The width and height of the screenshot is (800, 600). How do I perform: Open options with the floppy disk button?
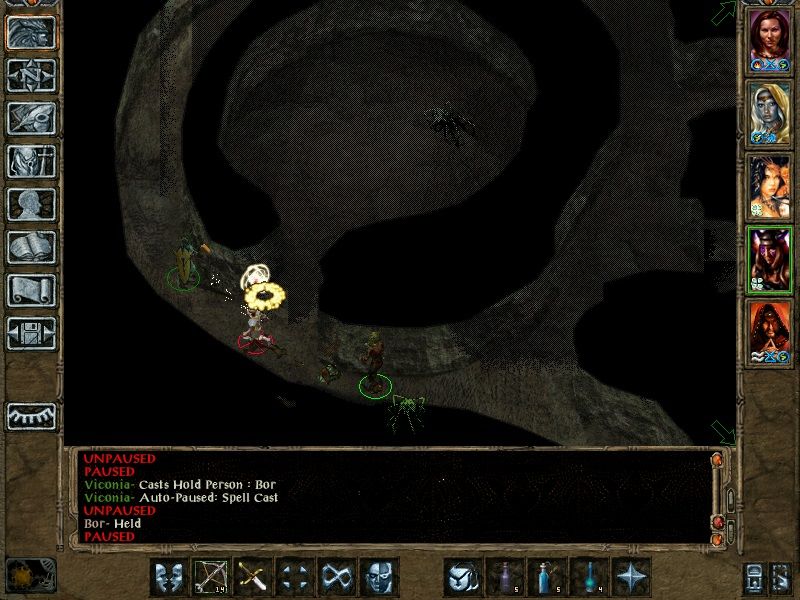(31, 333)
